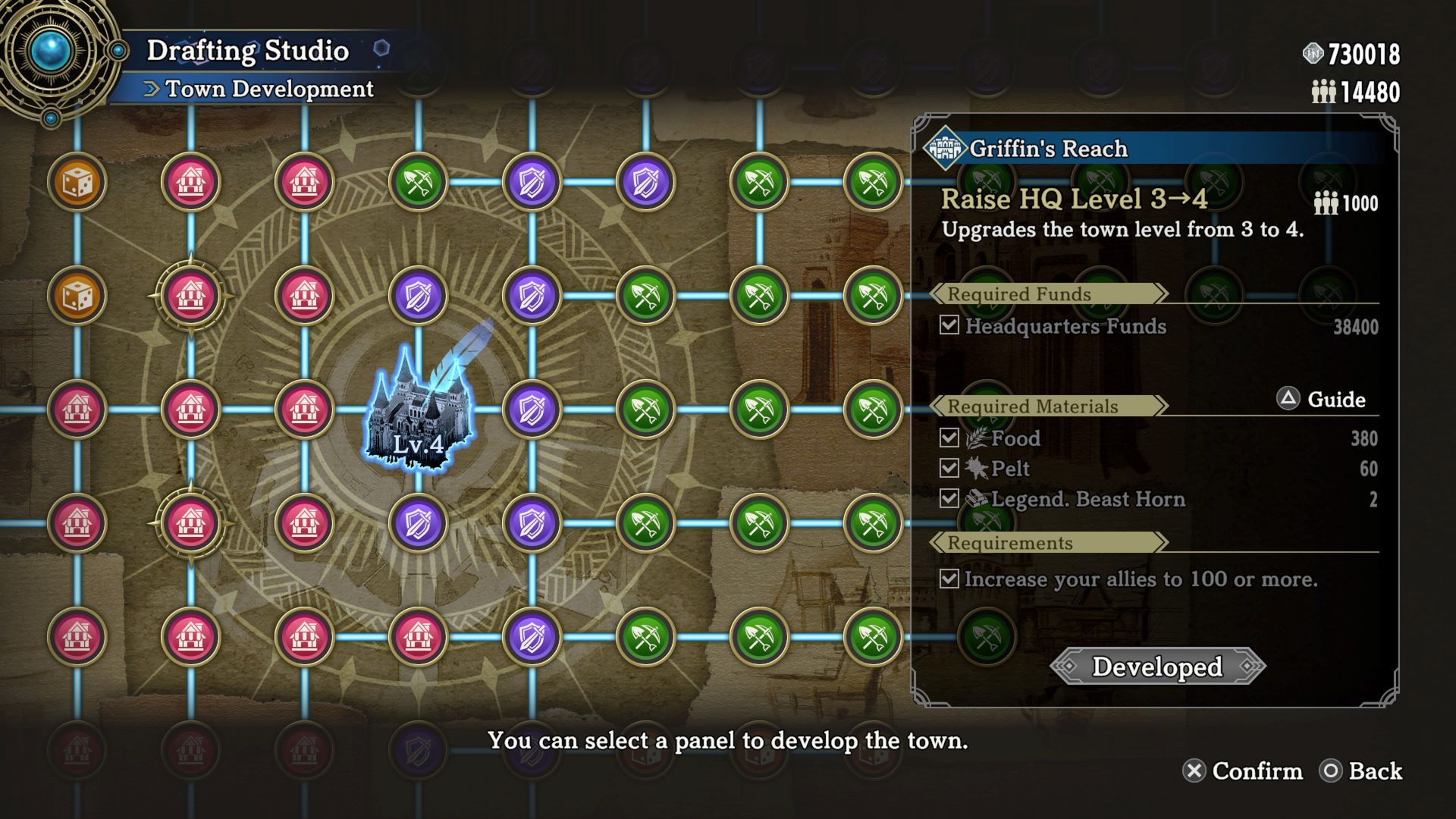Select the Lv.4 headquarters castle panel
1456x819 pixels.
(x=418, y=409)
